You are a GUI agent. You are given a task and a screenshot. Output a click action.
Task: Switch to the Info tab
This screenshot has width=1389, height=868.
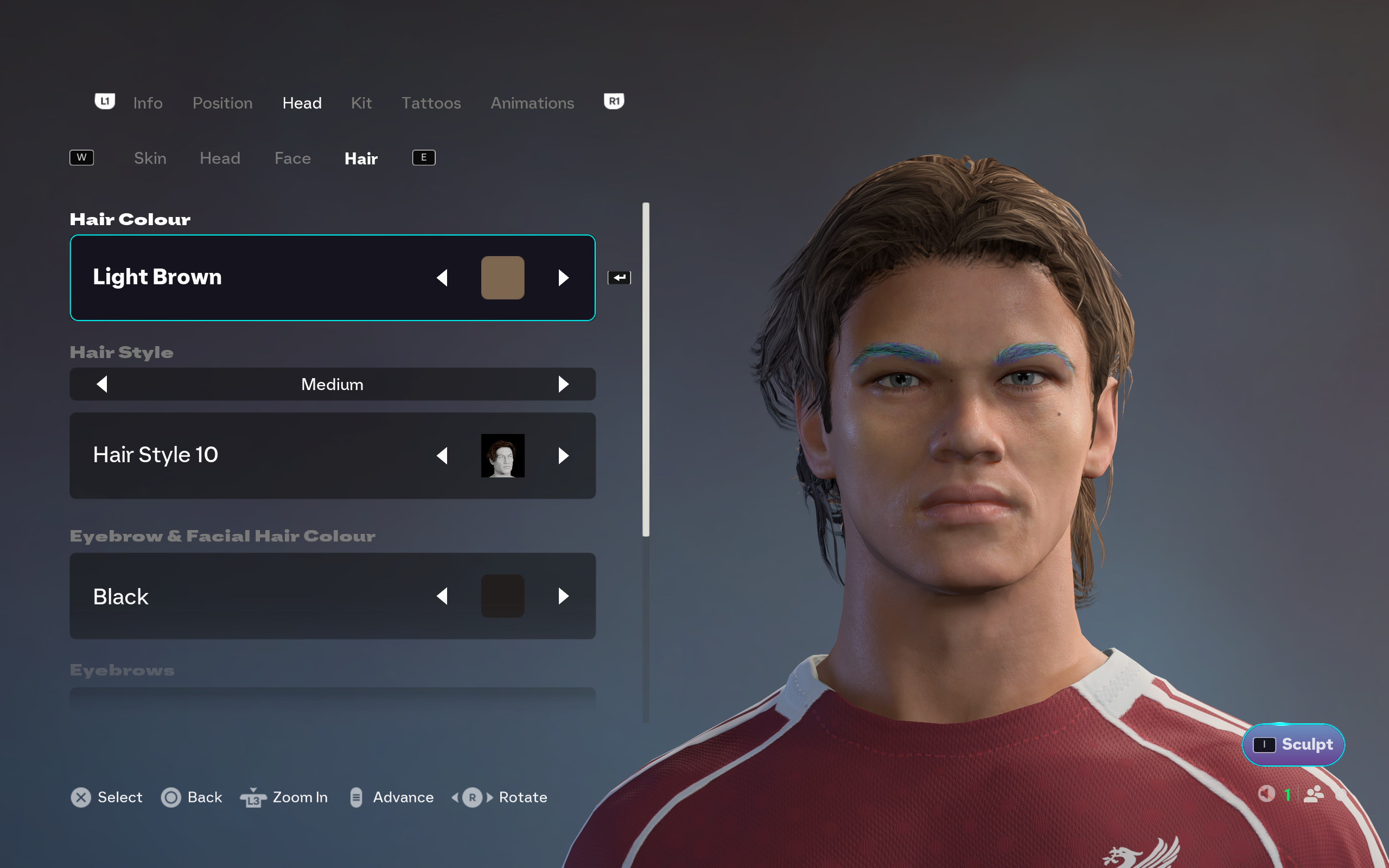148,103
